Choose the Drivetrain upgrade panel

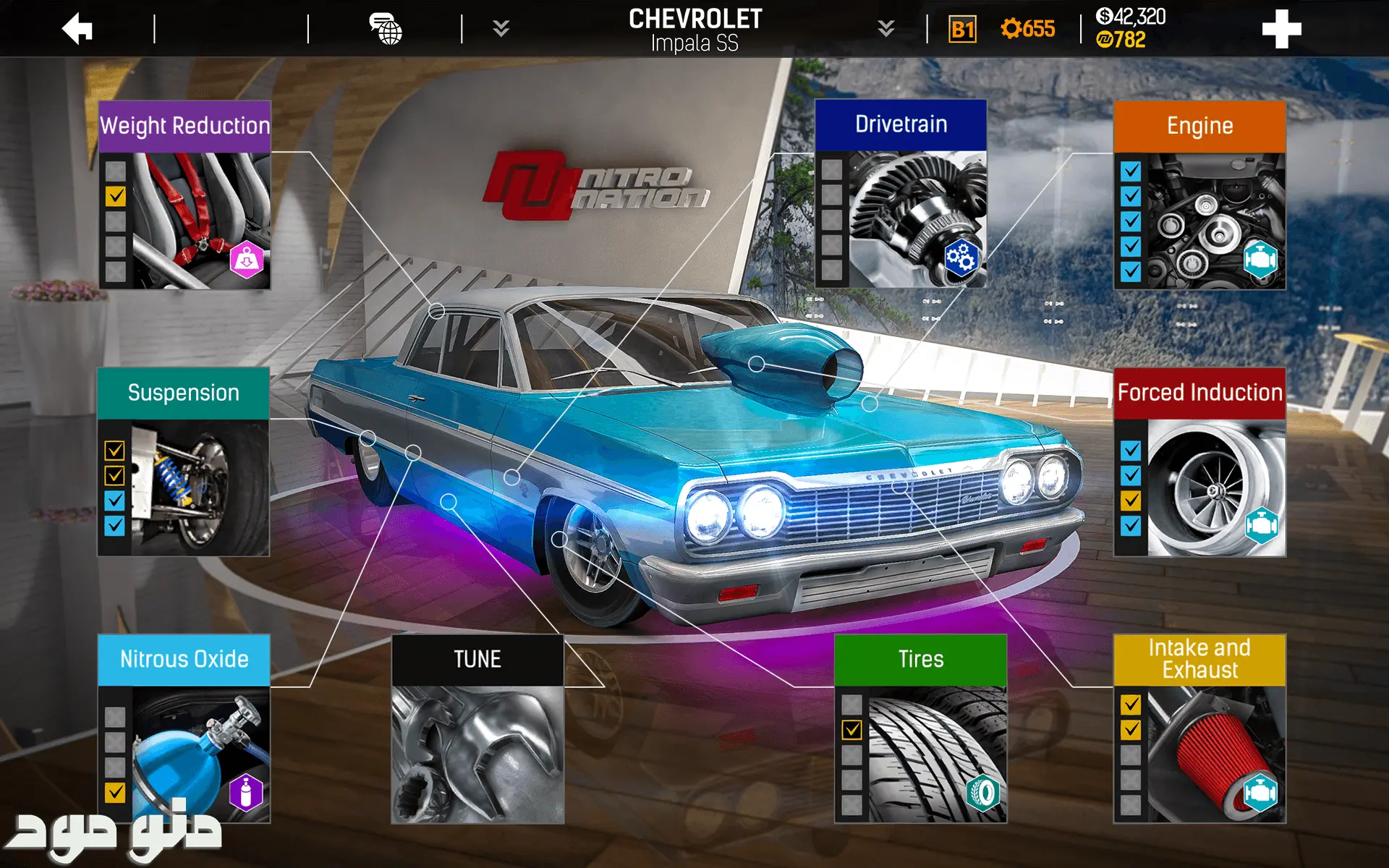(x=901, y=194)
